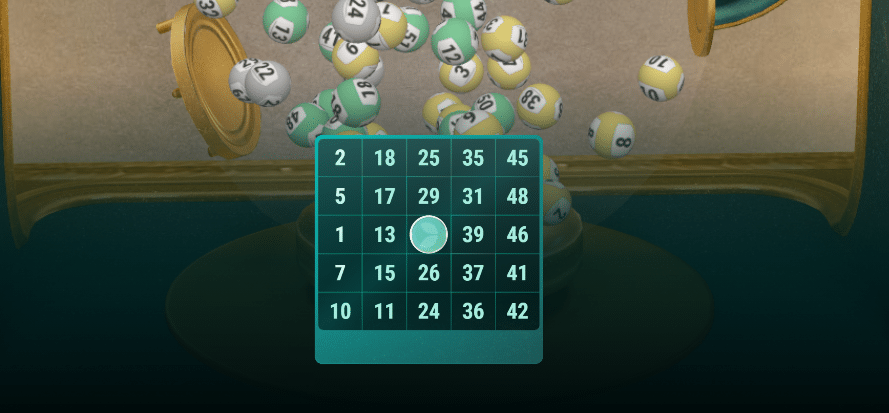Mark number 5 on the card
This screenshot has height=413, width=889.
pyautogui.click(x=341, y=196)
